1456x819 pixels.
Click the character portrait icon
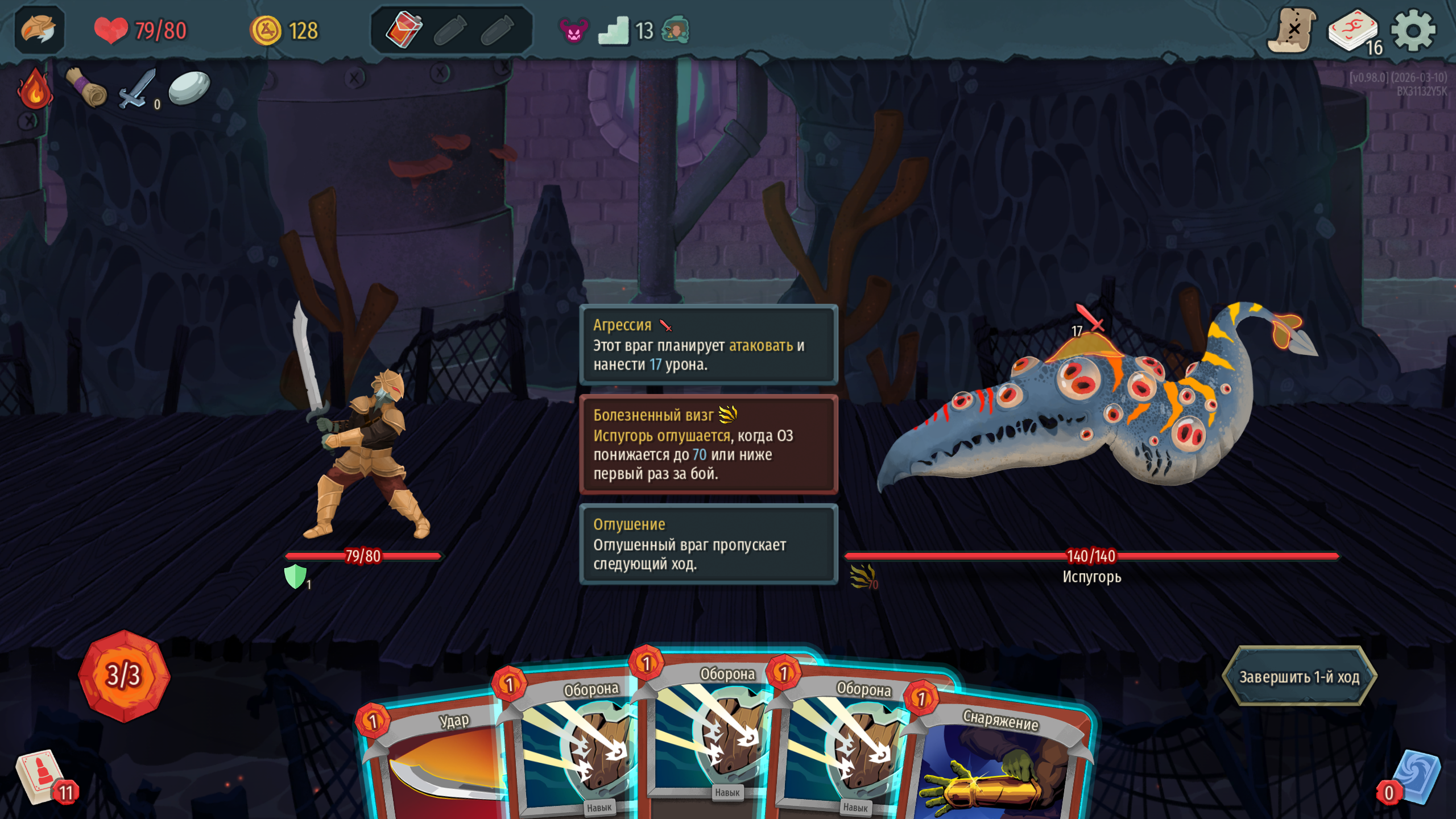[x=39, y=30]
